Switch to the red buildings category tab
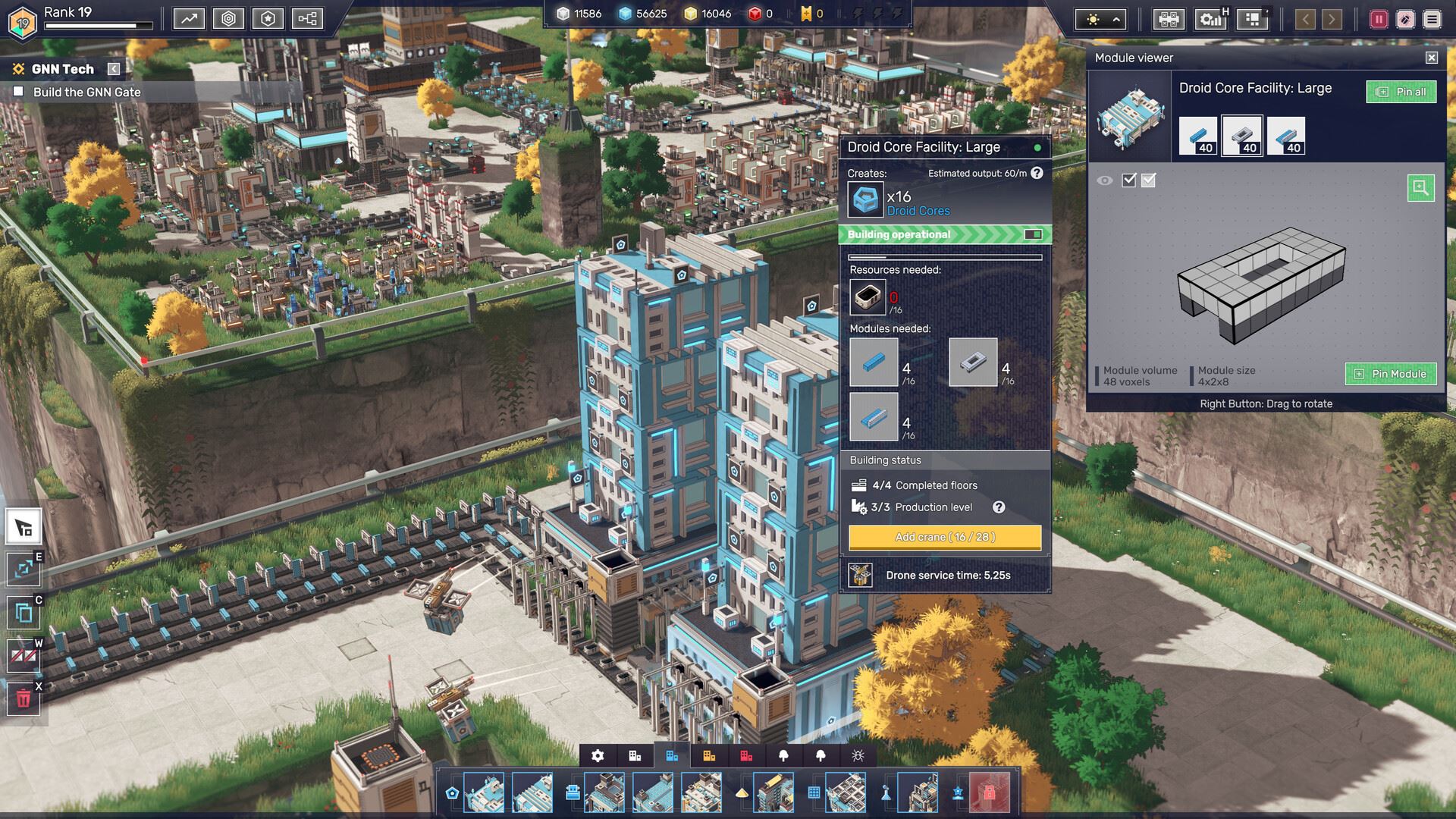The height and width of the screenshot is (819, 1456). tap(746, 755)
